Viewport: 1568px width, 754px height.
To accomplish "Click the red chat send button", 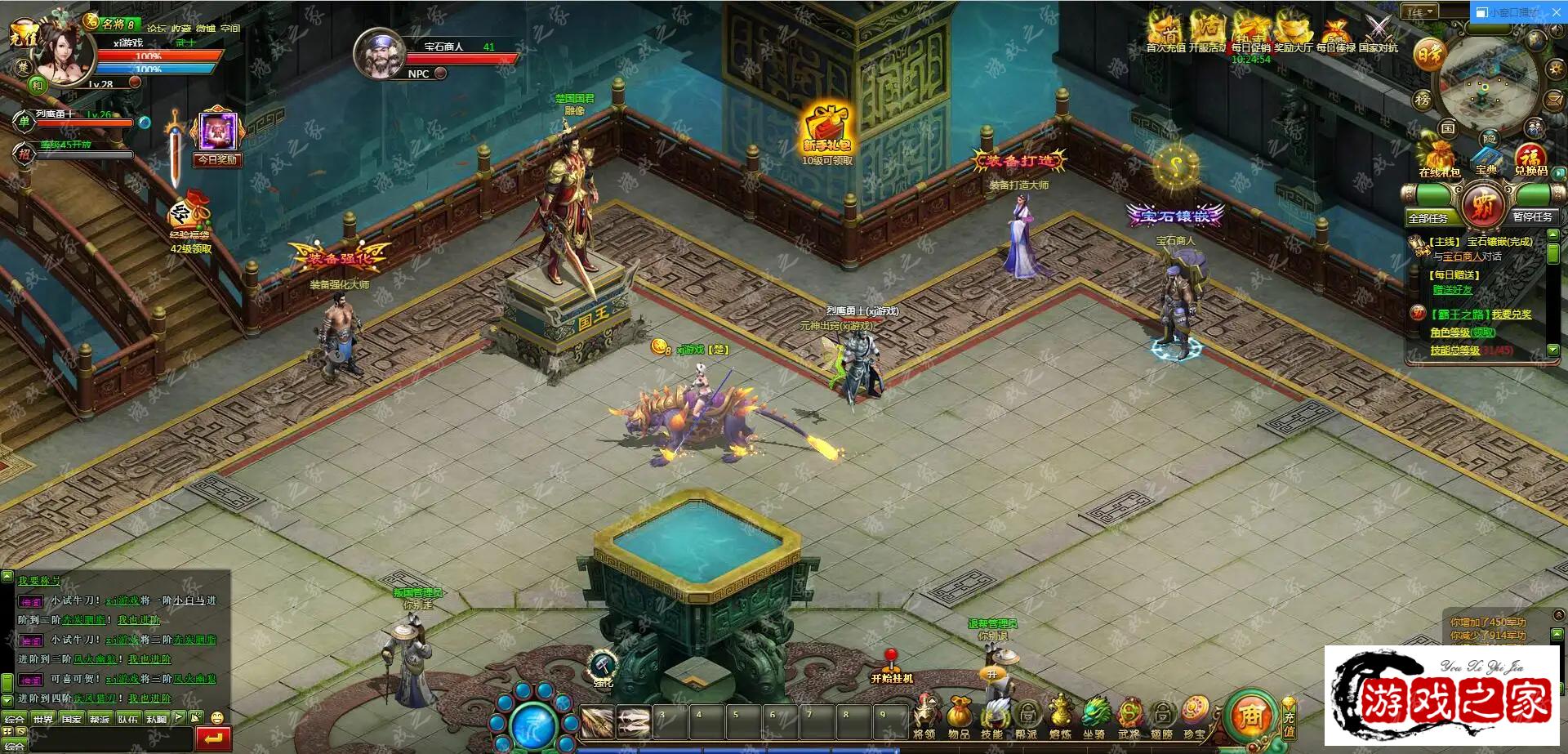I will (213, 738).
